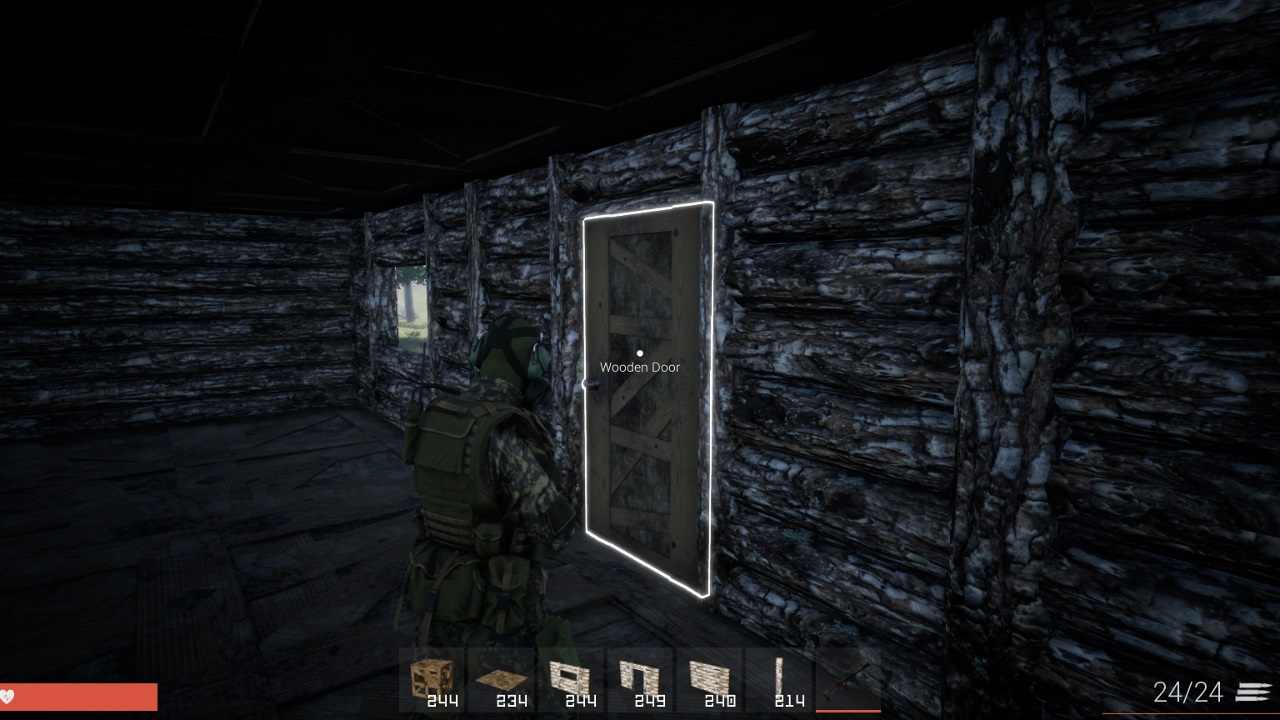This screenshot has height=720, width=1280.
Task: Select the wooden foundation cube slot
Action: coord(433,680)
